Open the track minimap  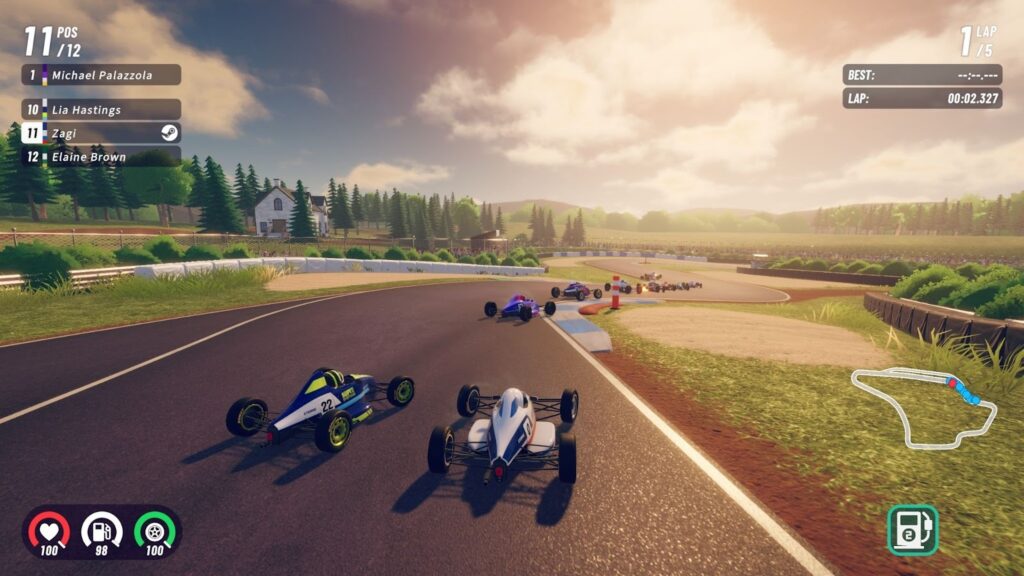click(x=923, y=406)
